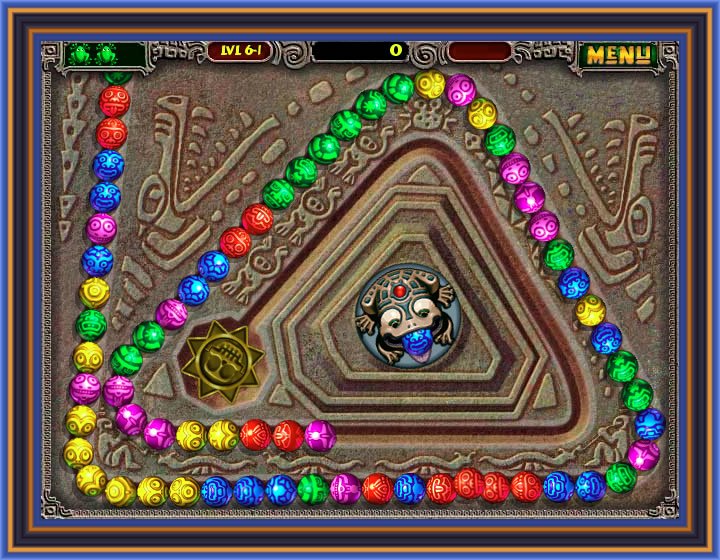The height and width of the screenshot is (560, 720).
Task: Open the Menu button
Action: point(617,54)
